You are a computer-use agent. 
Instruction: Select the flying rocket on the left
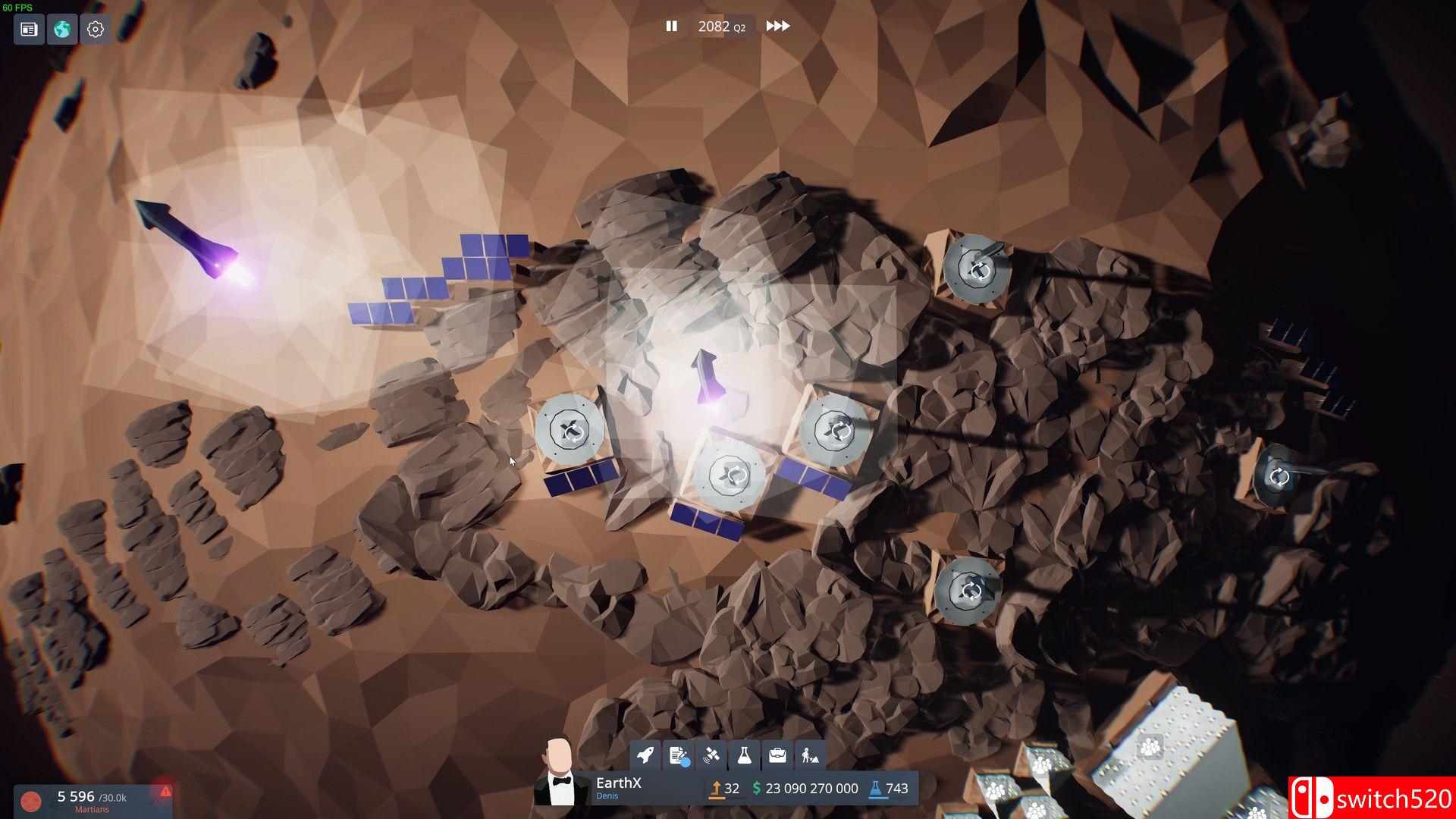pos(186,235)
